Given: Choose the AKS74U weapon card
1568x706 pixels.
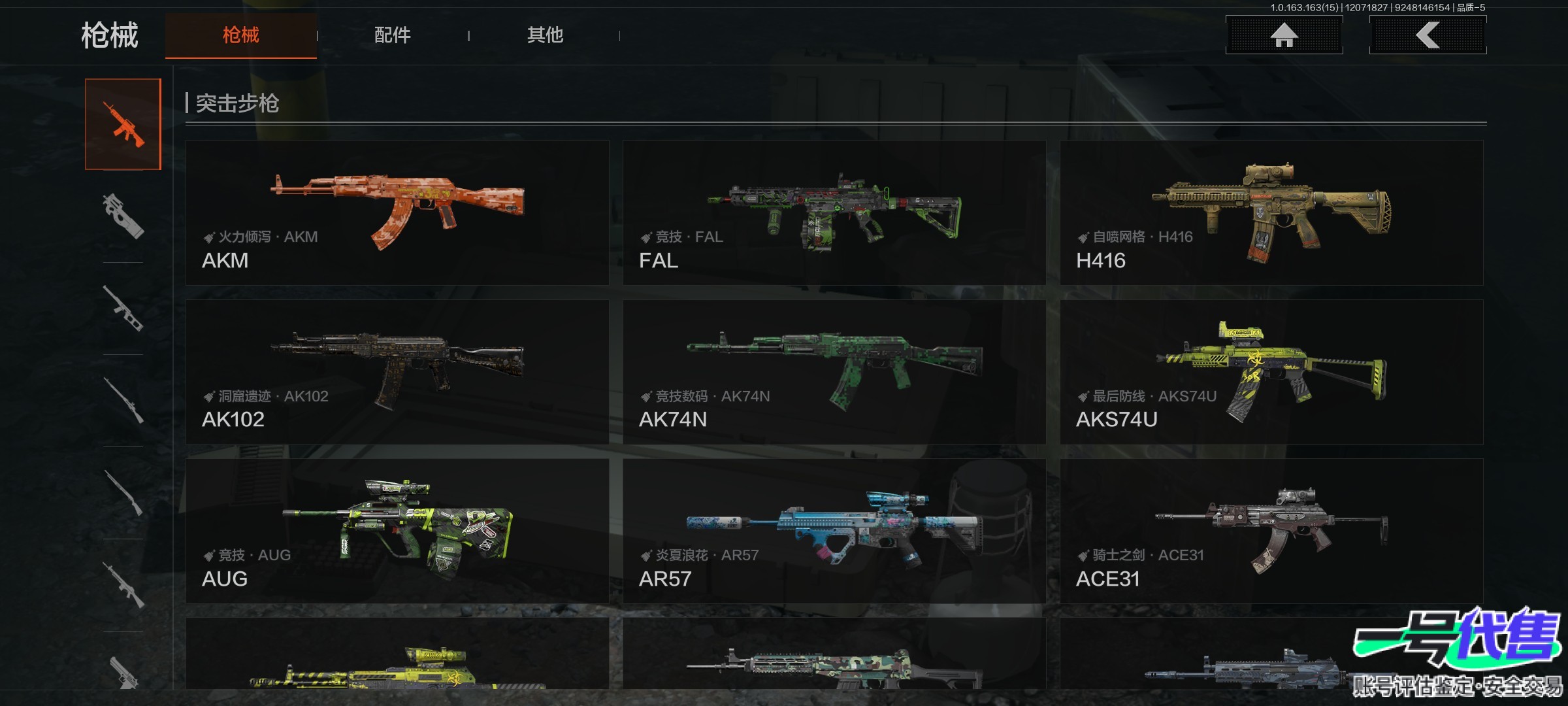Looking at the screenshot, I should (x=1271, y=372).
